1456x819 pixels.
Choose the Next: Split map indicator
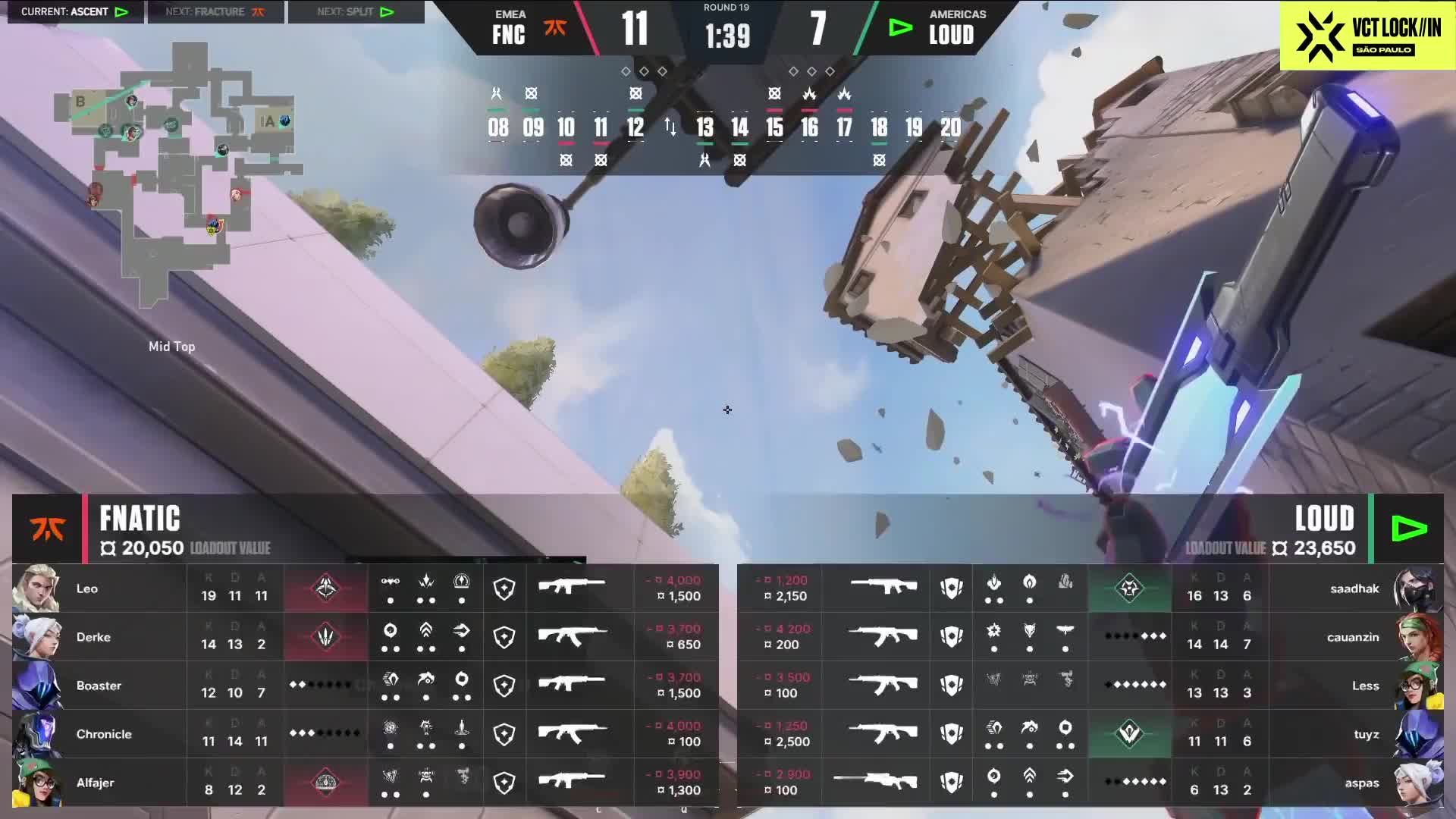click(356, 12)
